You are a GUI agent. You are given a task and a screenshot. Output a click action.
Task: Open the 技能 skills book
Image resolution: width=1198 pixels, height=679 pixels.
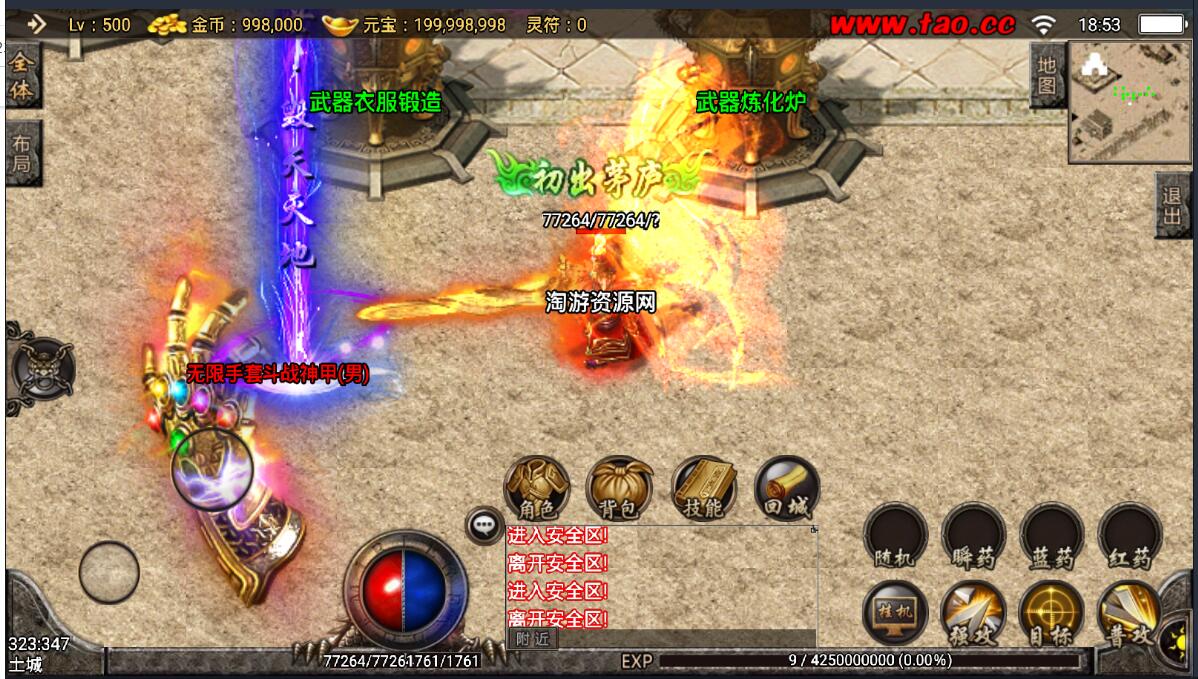click(x=703, y=488)
